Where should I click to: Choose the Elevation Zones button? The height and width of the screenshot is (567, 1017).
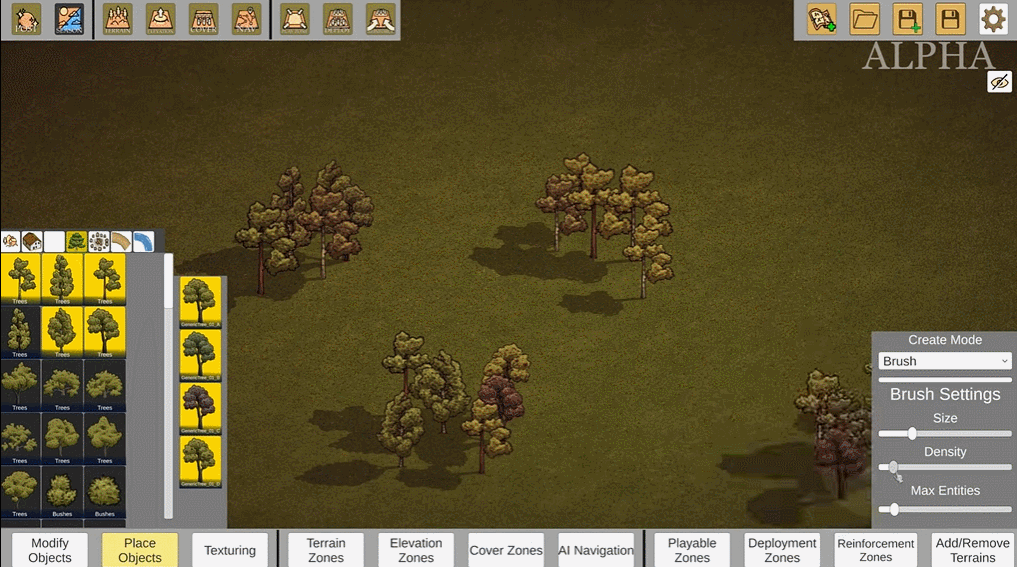[x=416, y=550]
